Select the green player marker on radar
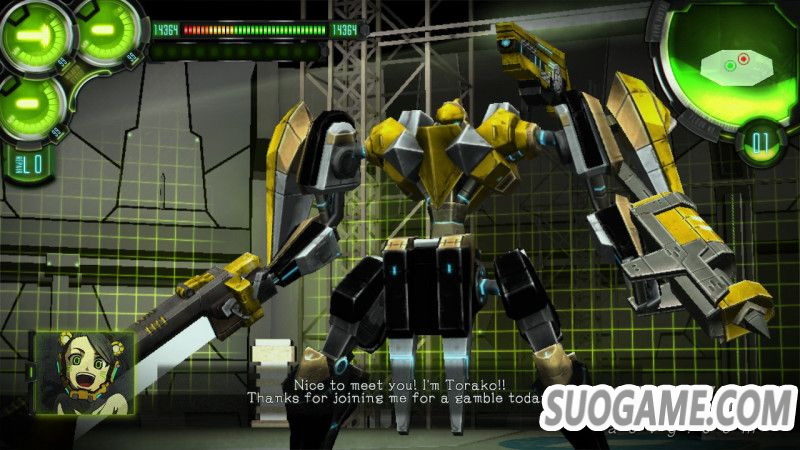This screenshot has height=450, width=800. pos(731,66)
